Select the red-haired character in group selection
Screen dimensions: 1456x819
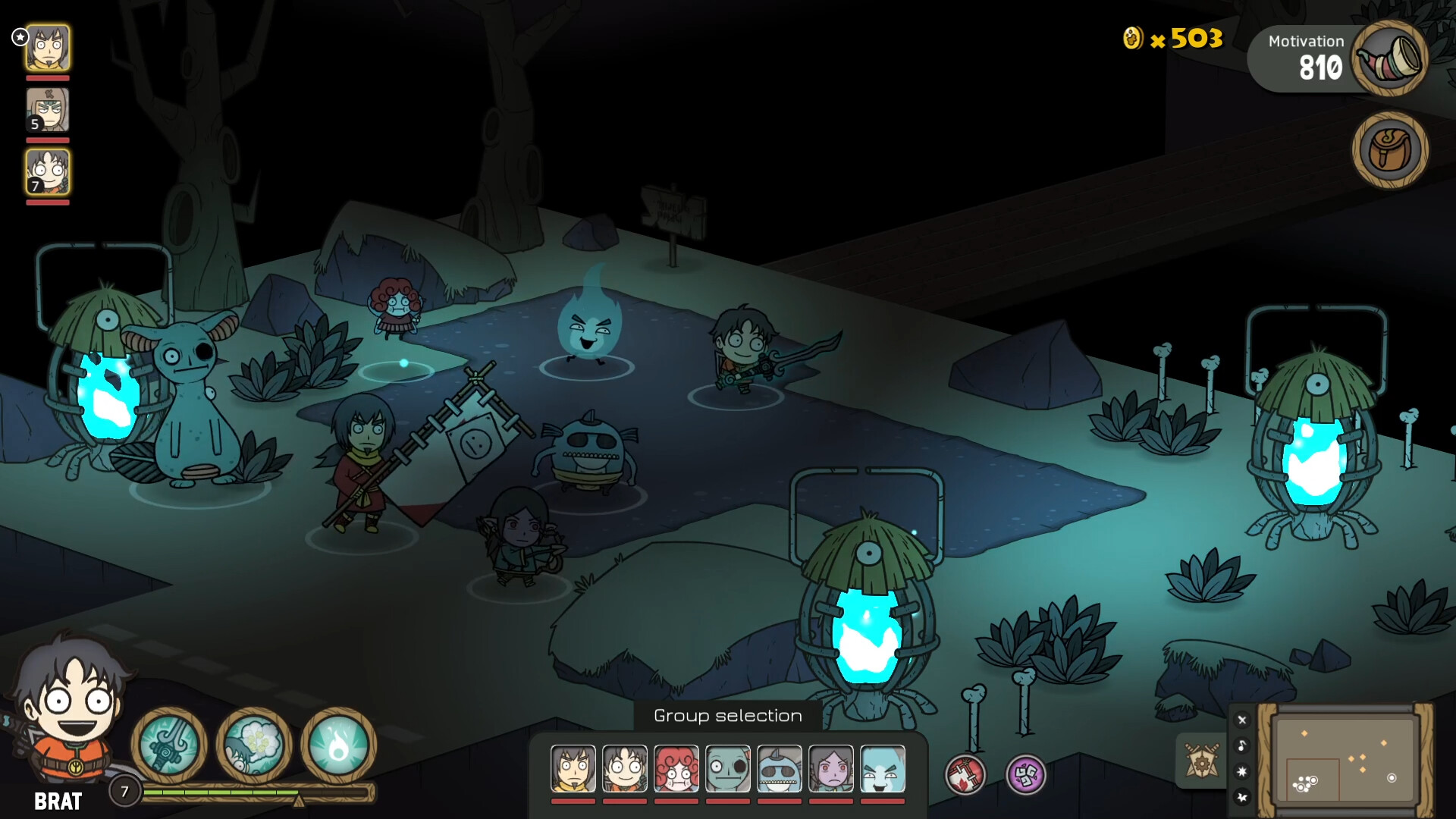pos(676,768)
